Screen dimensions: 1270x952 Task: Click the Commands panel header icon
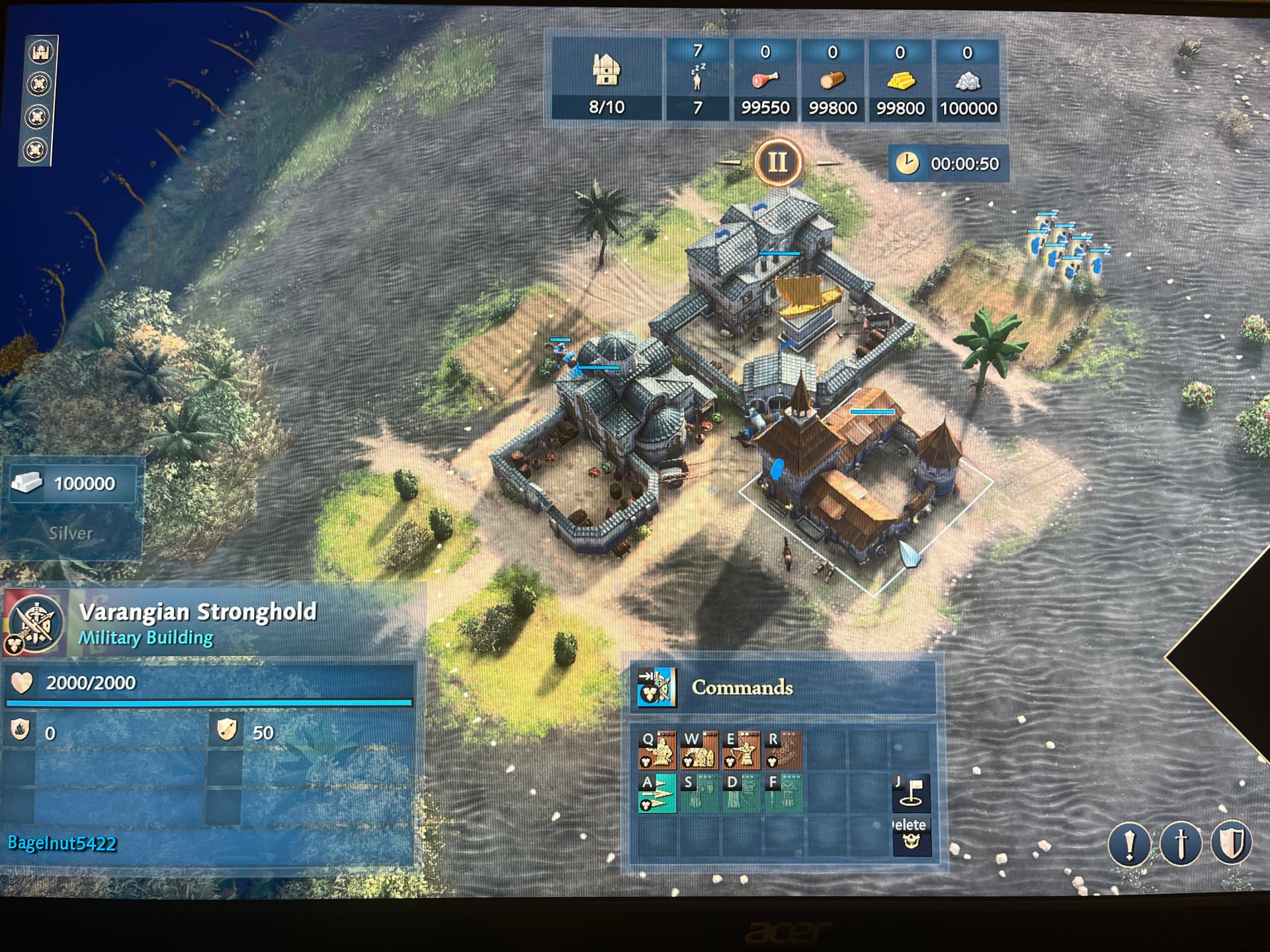click(656, 688)
